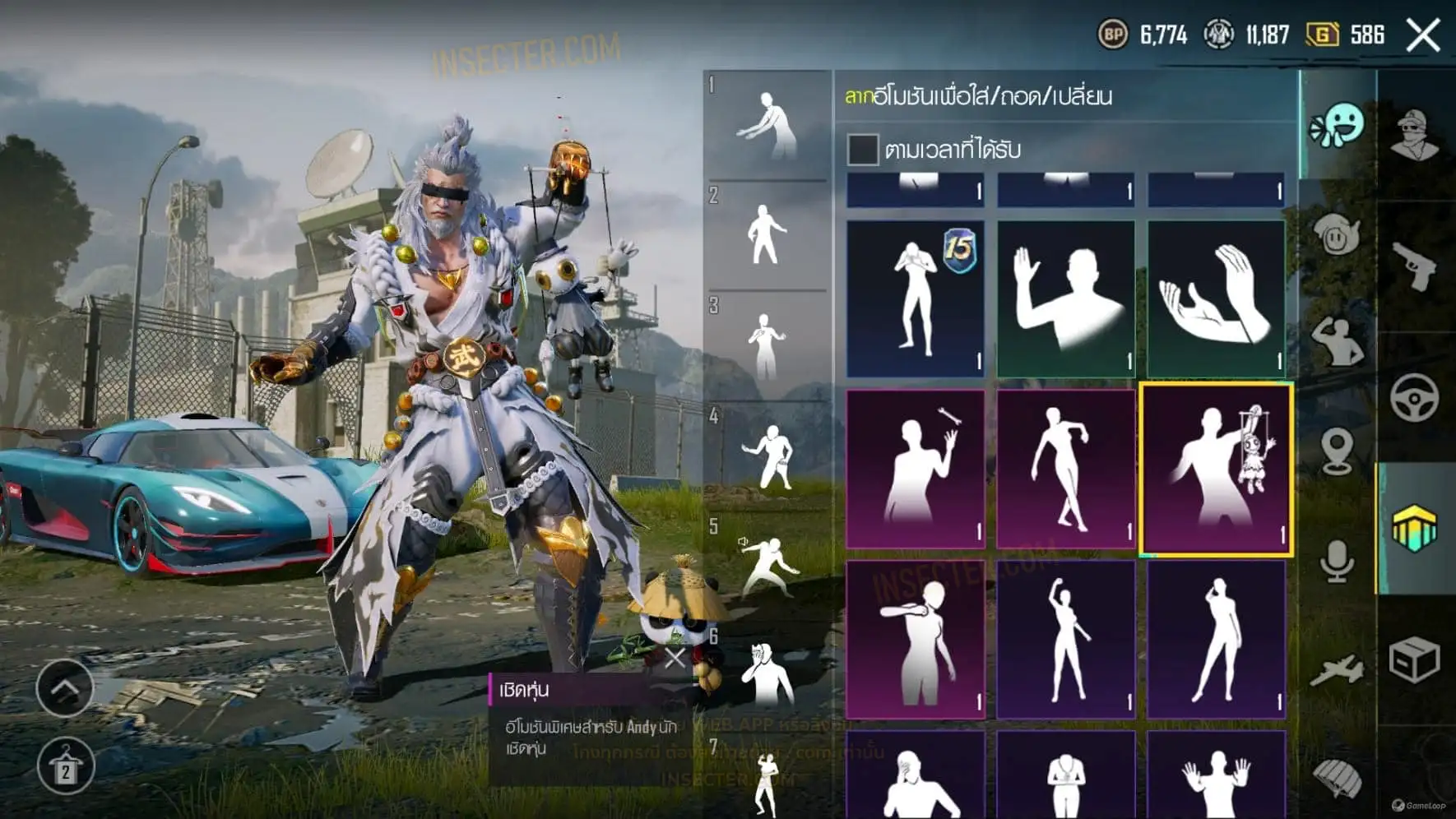Pick the raised-hand waving emote
The image size is (1456, 819).
click(1065, 298)
